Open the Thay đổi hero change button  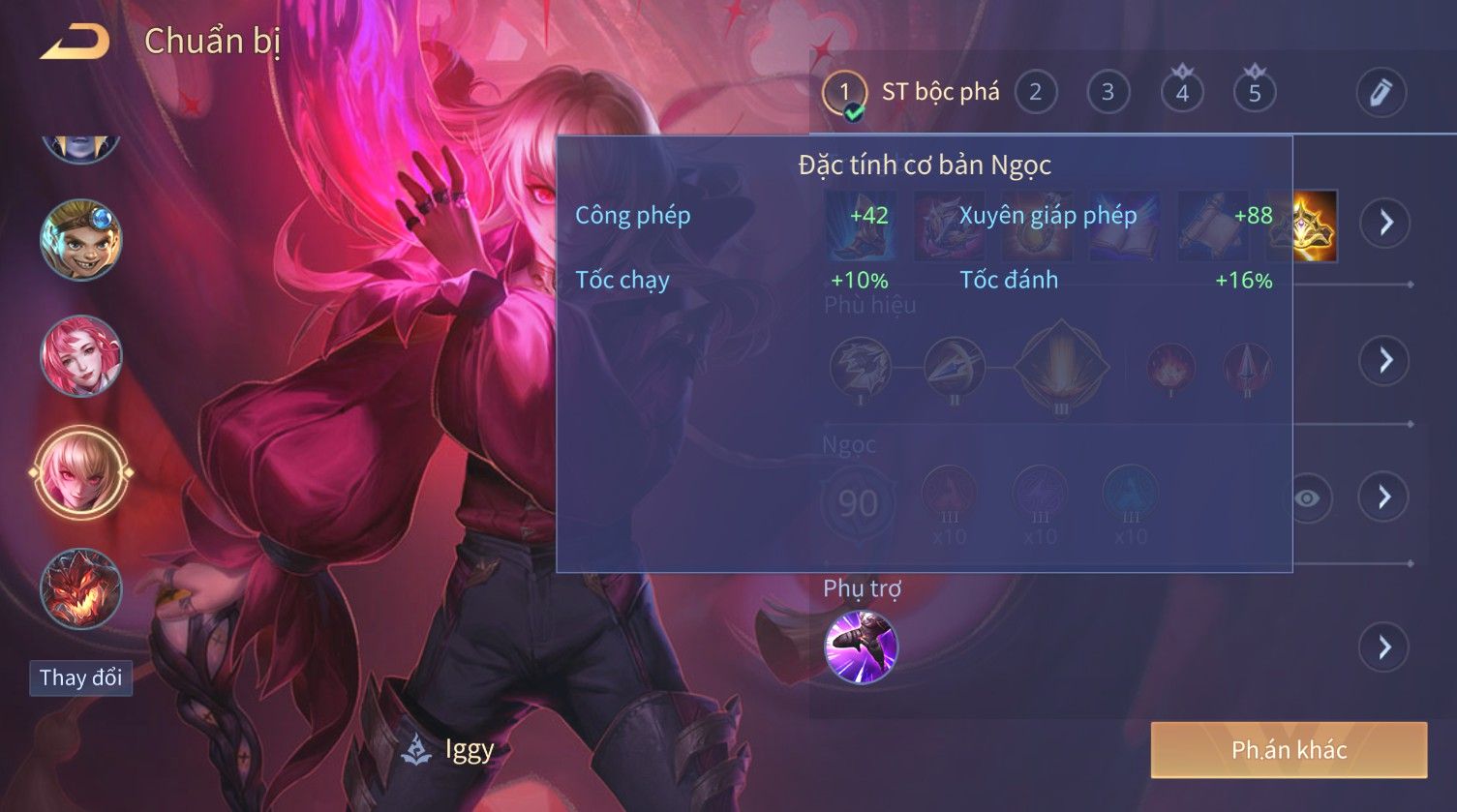click(x=80, y=677)
